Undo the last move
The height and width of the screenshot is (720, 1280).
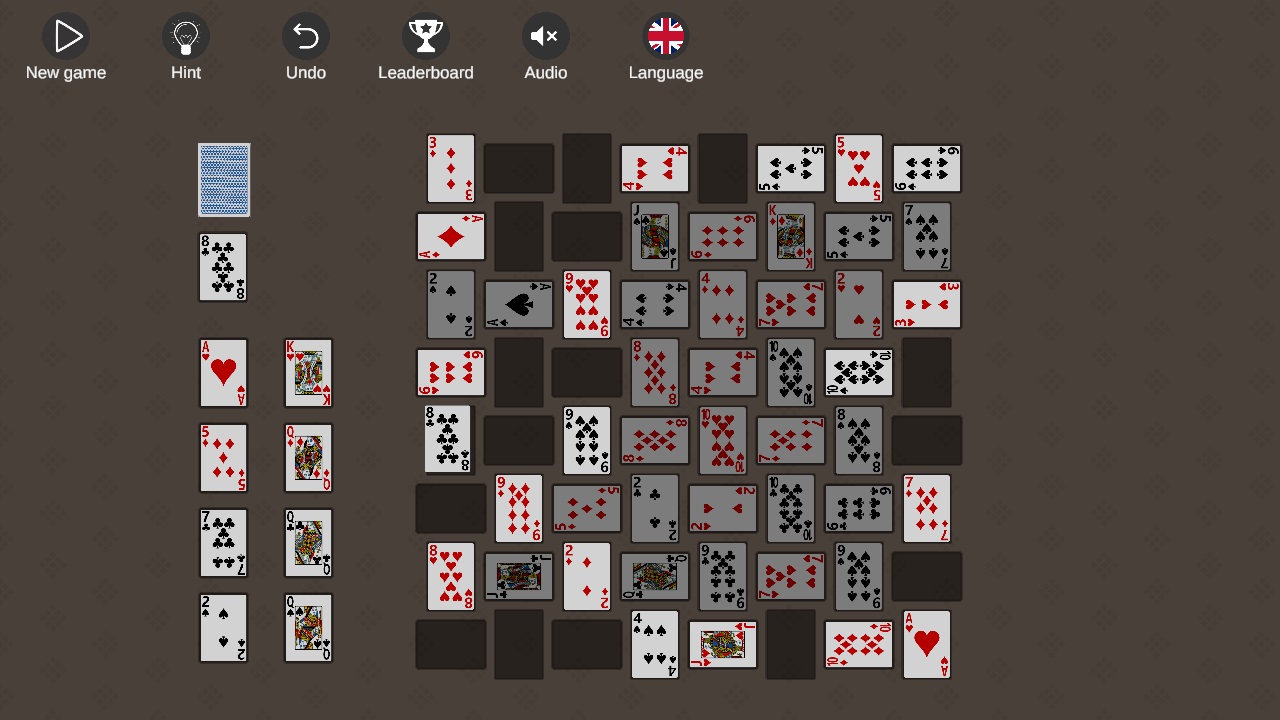click(306, 36)
